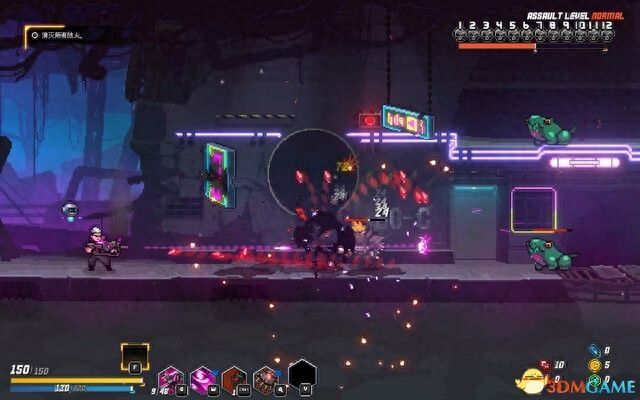640x400 pixels.
Task: Open the objective tracker in the top left
Action: pos(66,34)
